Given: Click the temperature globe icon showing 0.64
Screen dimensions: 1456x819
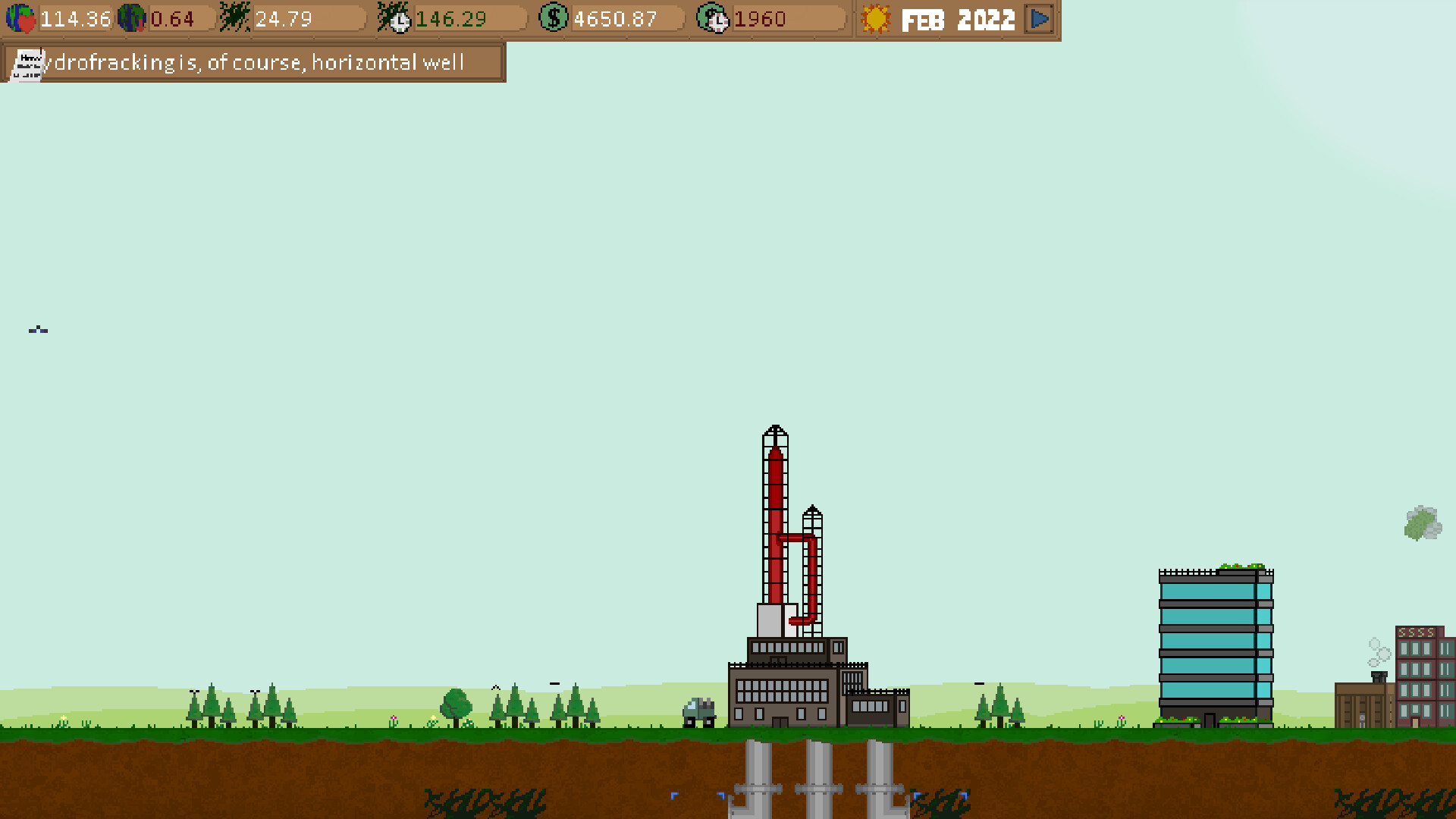Looking at the screenshot, I should click(x=133, y=19).
